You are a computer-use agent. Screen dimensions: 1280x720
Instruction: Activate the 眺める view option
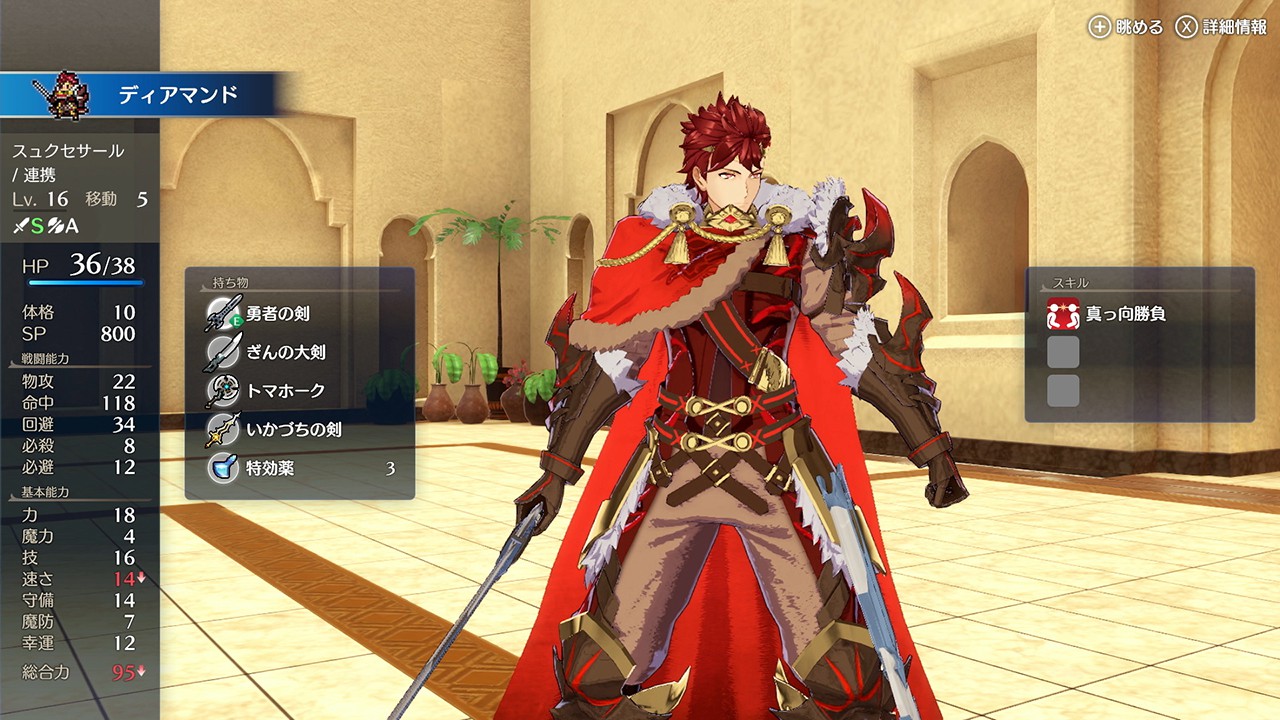pos(1127,27)
